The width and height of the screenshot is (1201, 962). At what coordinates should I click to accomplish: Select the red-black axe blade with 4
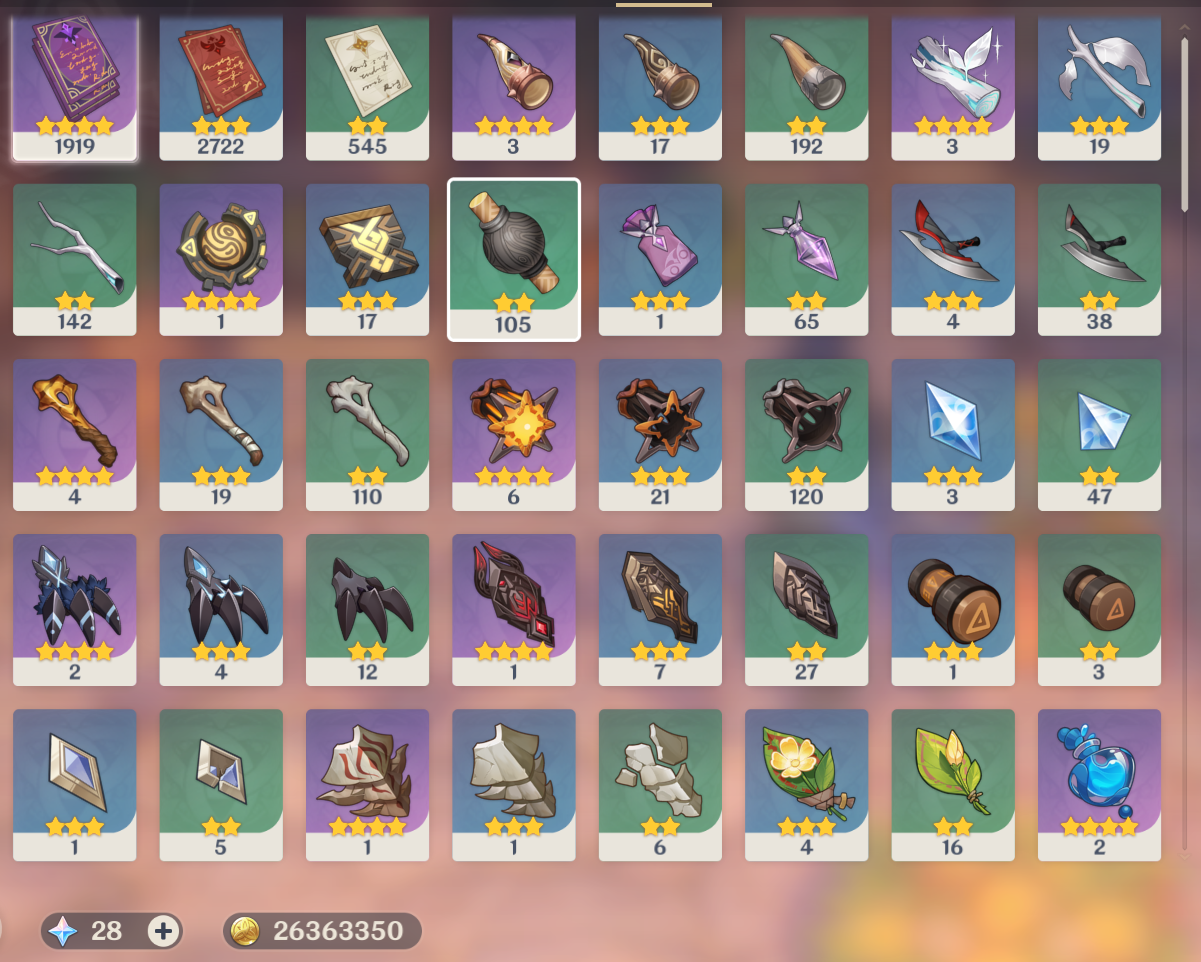(x=953, y=258)
